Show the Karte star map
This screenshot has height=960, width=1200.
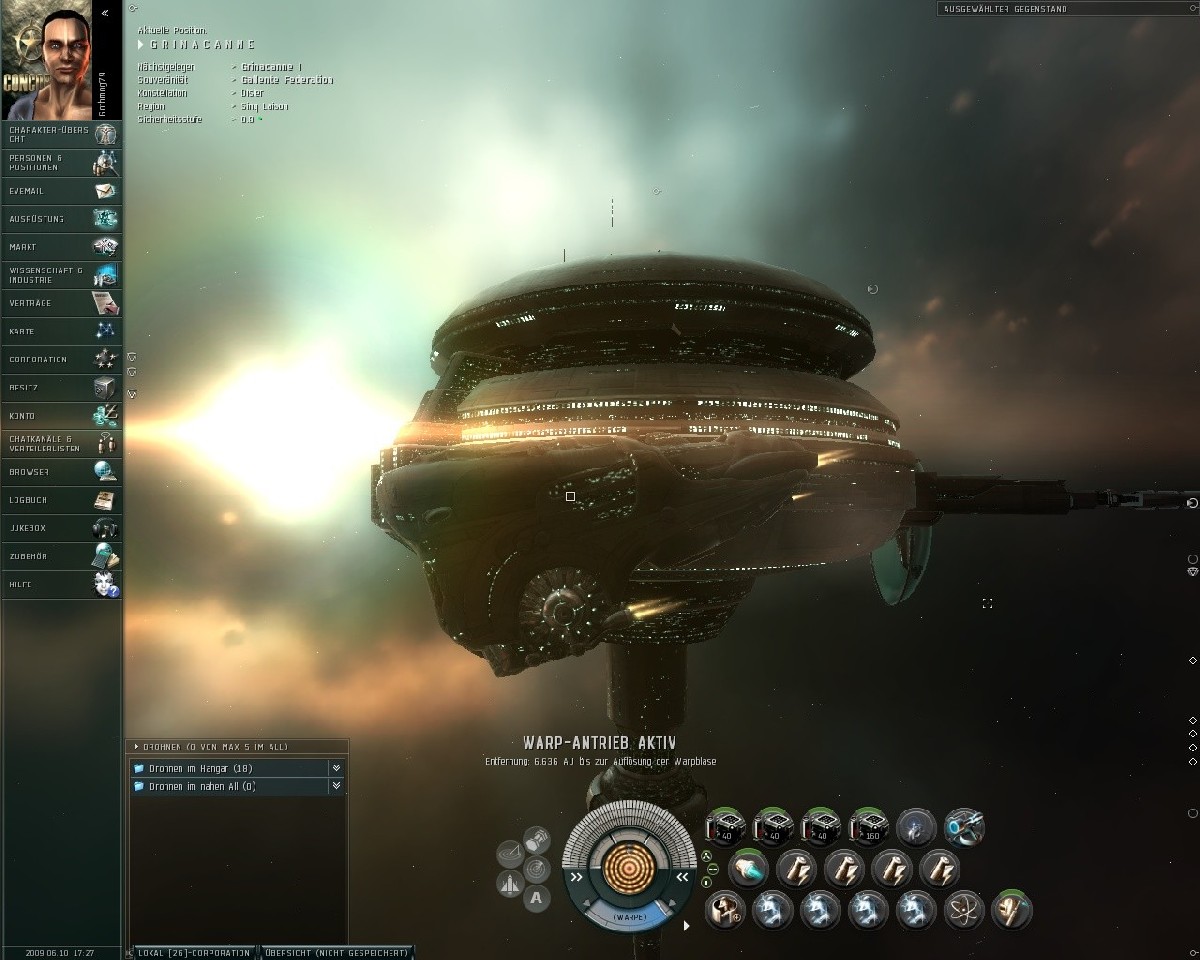pyautogui.click(x=61, y=330)
